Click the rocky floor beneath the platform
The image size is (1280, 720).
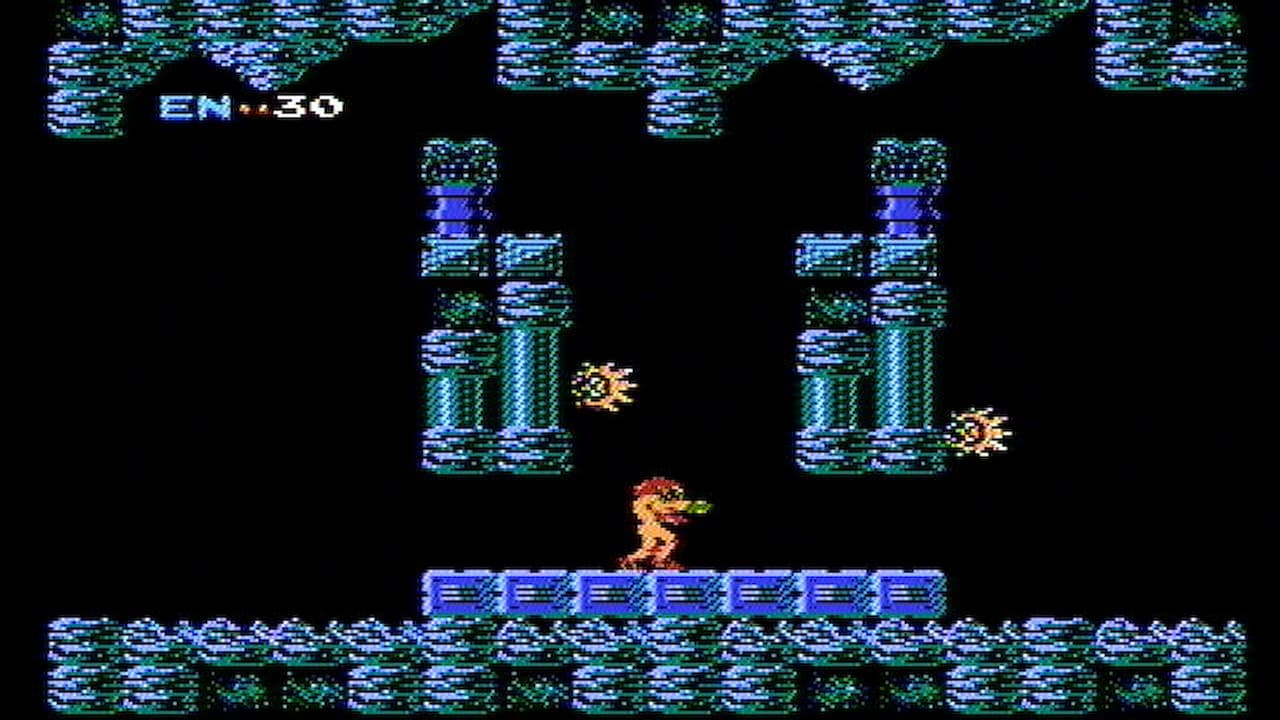click(x=640, y=660)
